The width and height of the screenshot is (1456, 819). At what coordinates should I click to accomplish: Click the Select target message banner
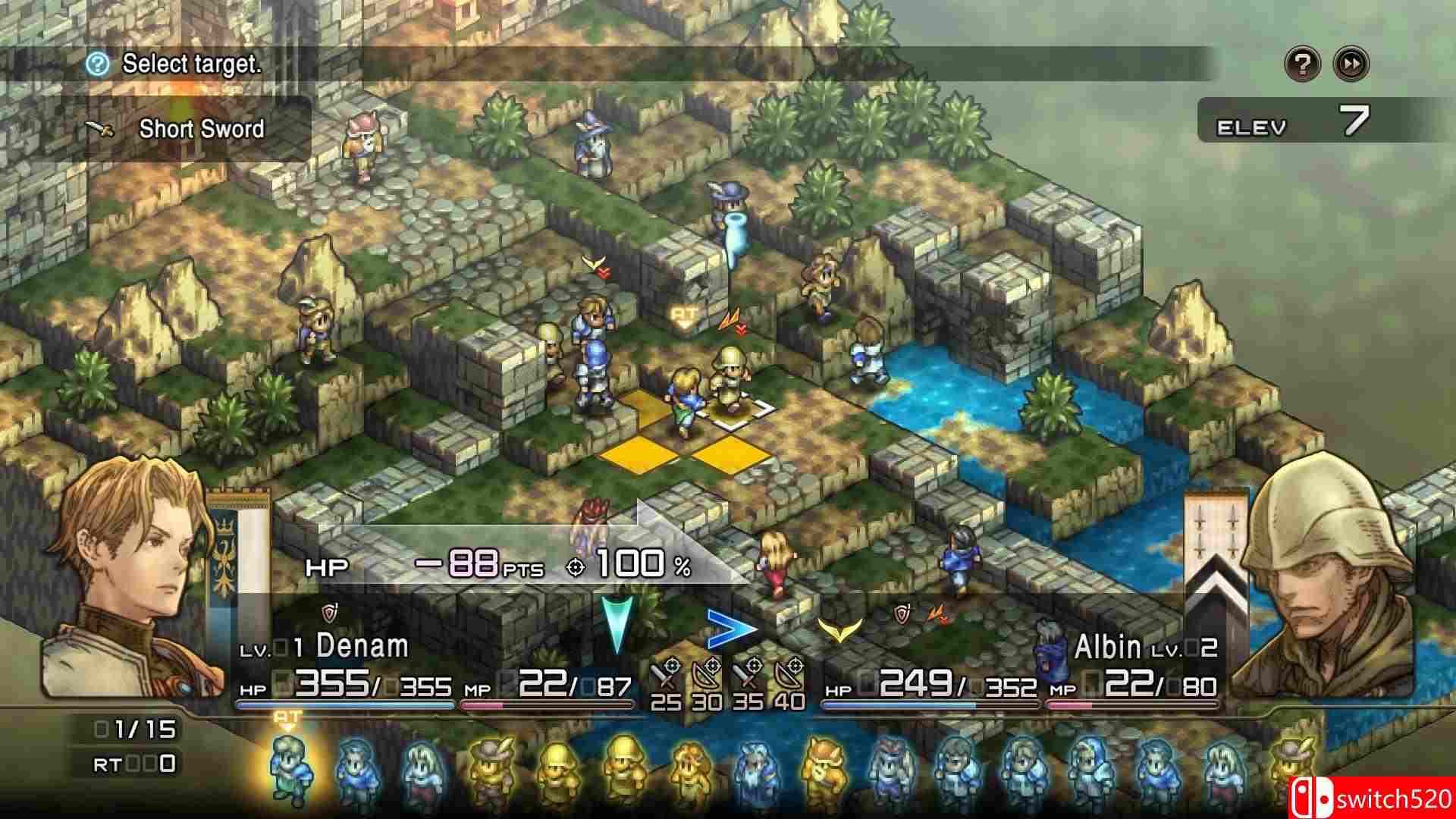point(193,64)
